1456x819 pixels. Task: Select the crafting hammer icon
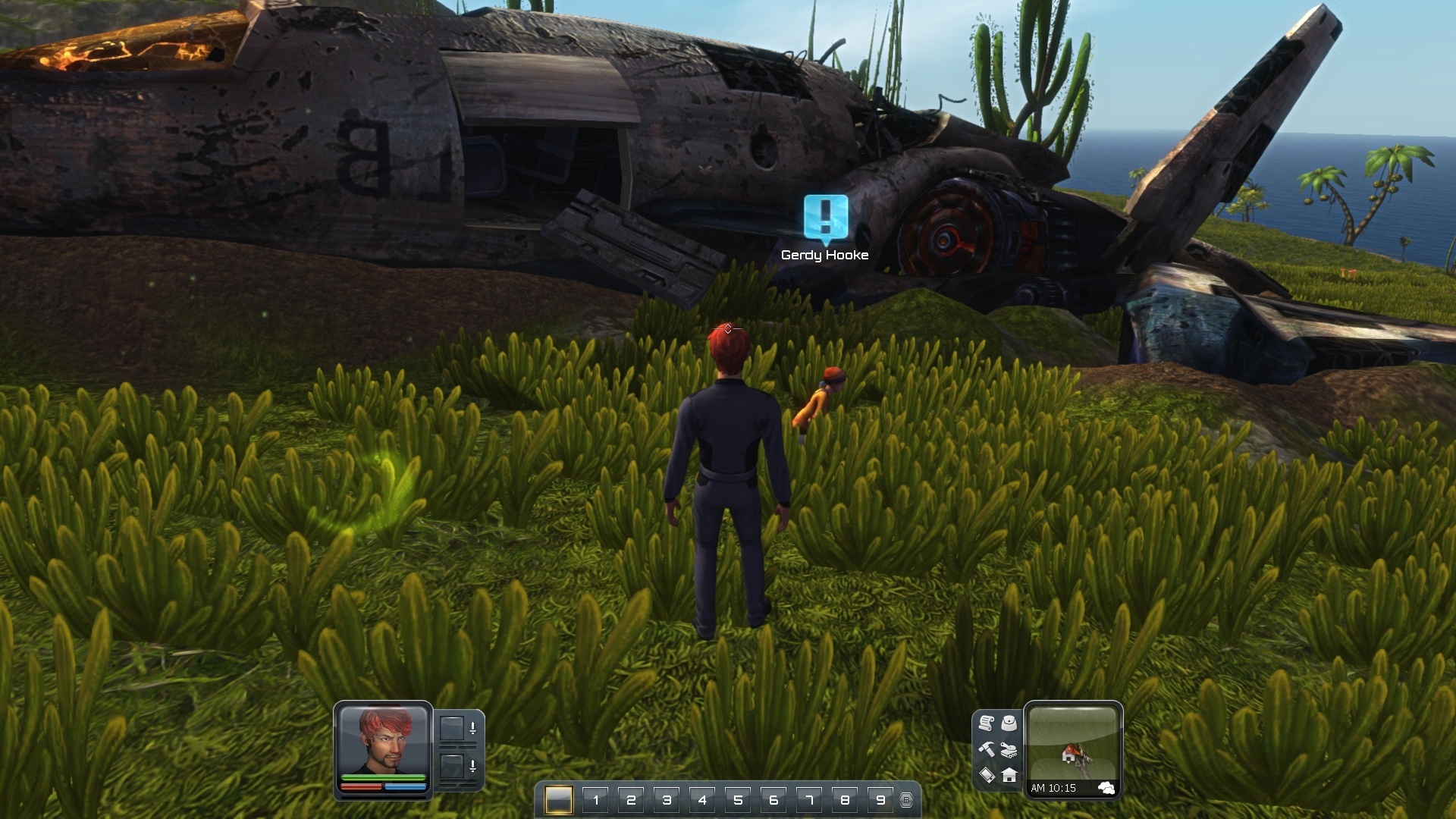(x=988, y=751)
